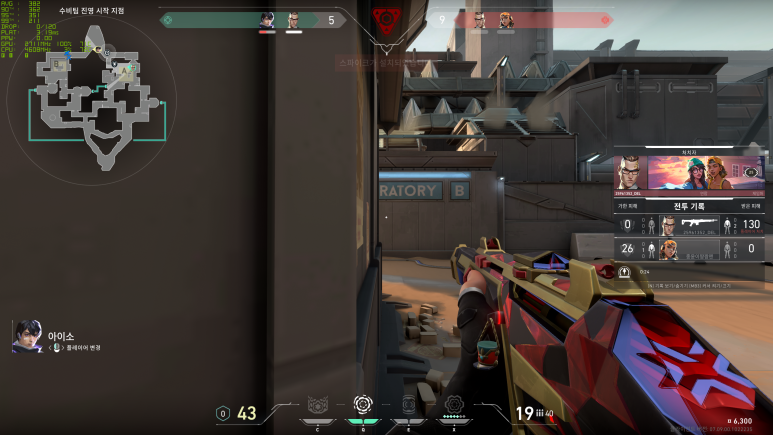Click the killer's player card banner

tap(690, 174)
